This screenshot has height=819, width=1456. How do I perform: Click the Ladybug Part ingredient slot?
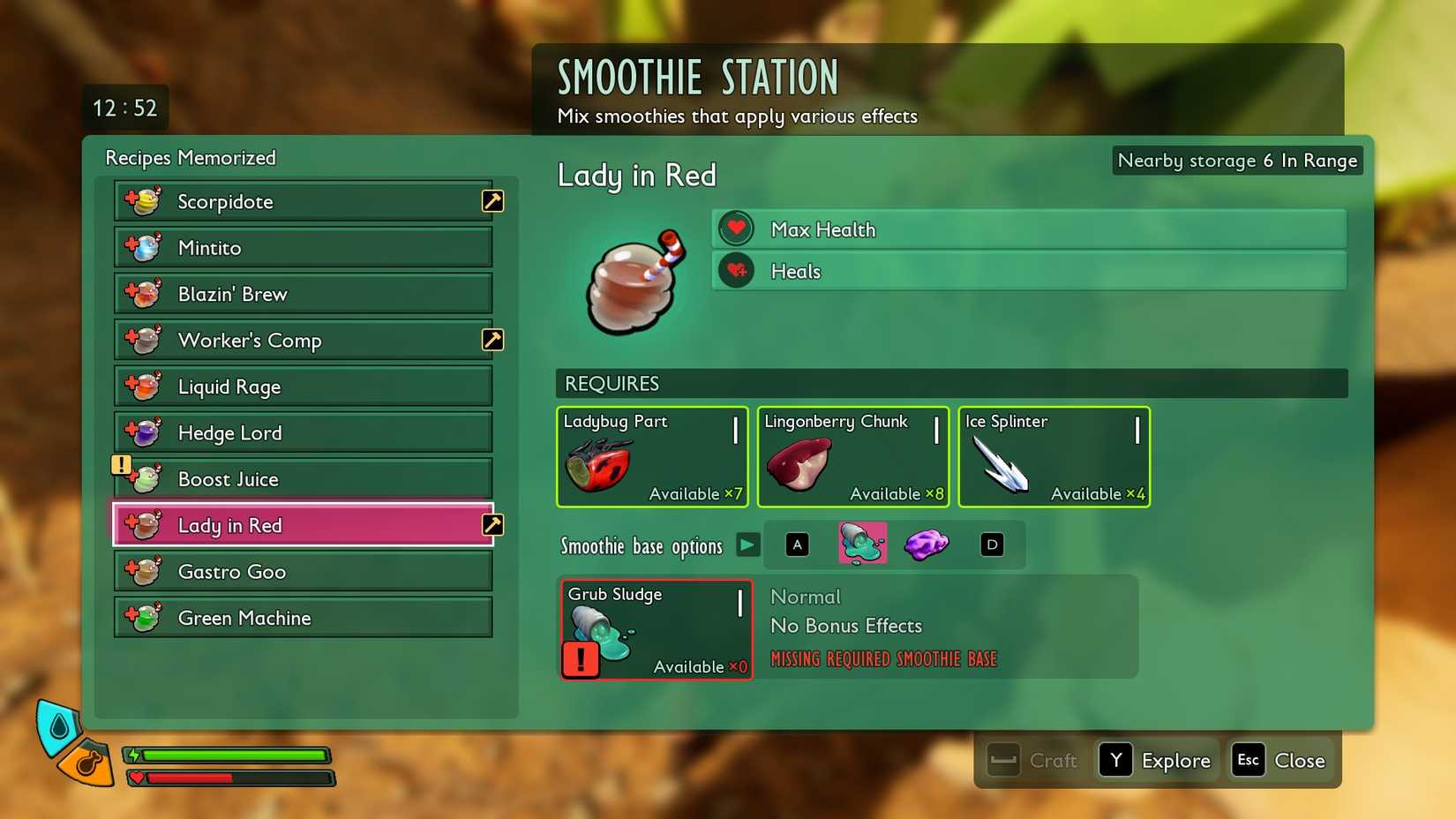pos(652,456)
